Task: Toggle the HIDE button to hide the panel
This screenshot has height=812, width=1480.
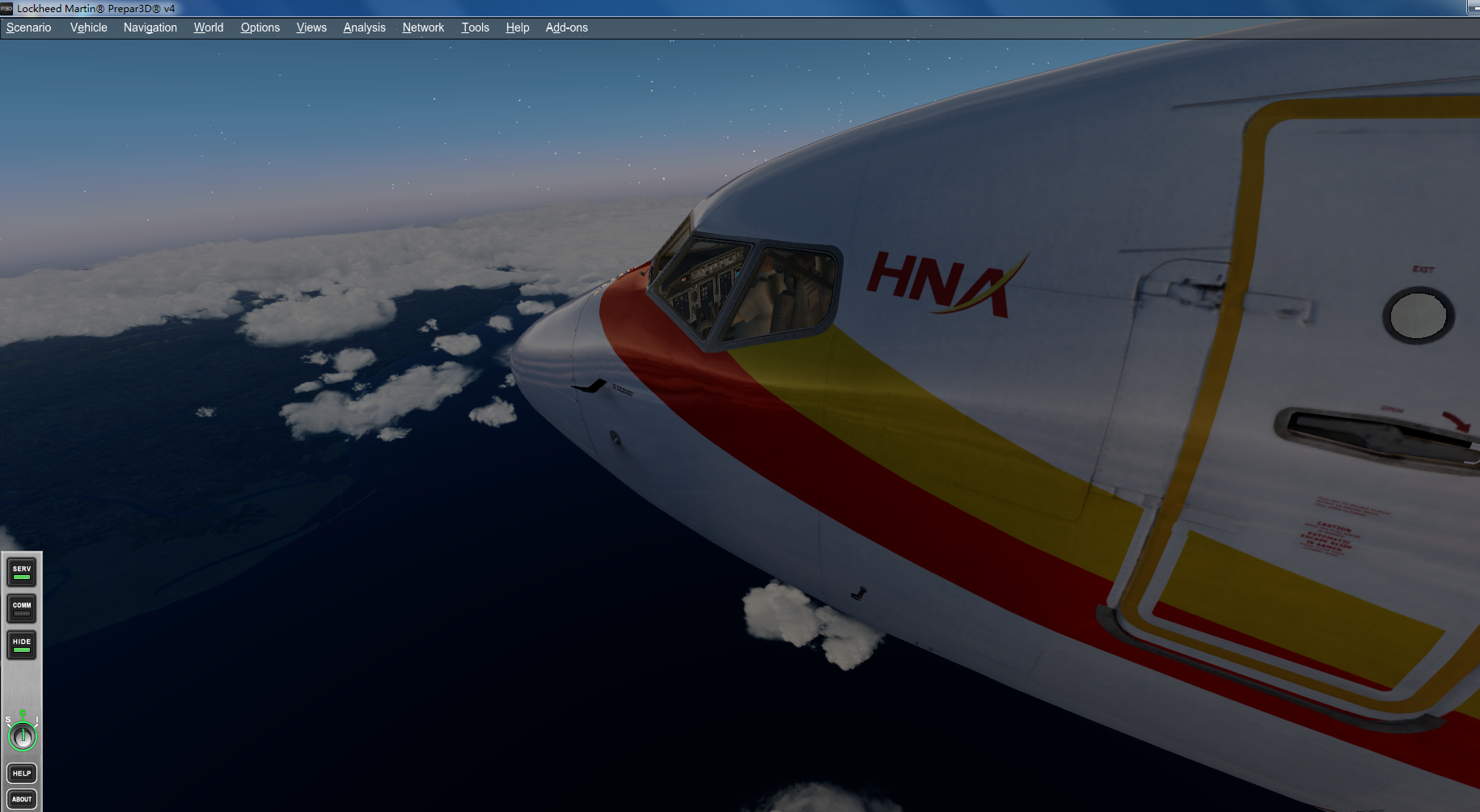Action: pyautogui.click(x=21, y=645)
